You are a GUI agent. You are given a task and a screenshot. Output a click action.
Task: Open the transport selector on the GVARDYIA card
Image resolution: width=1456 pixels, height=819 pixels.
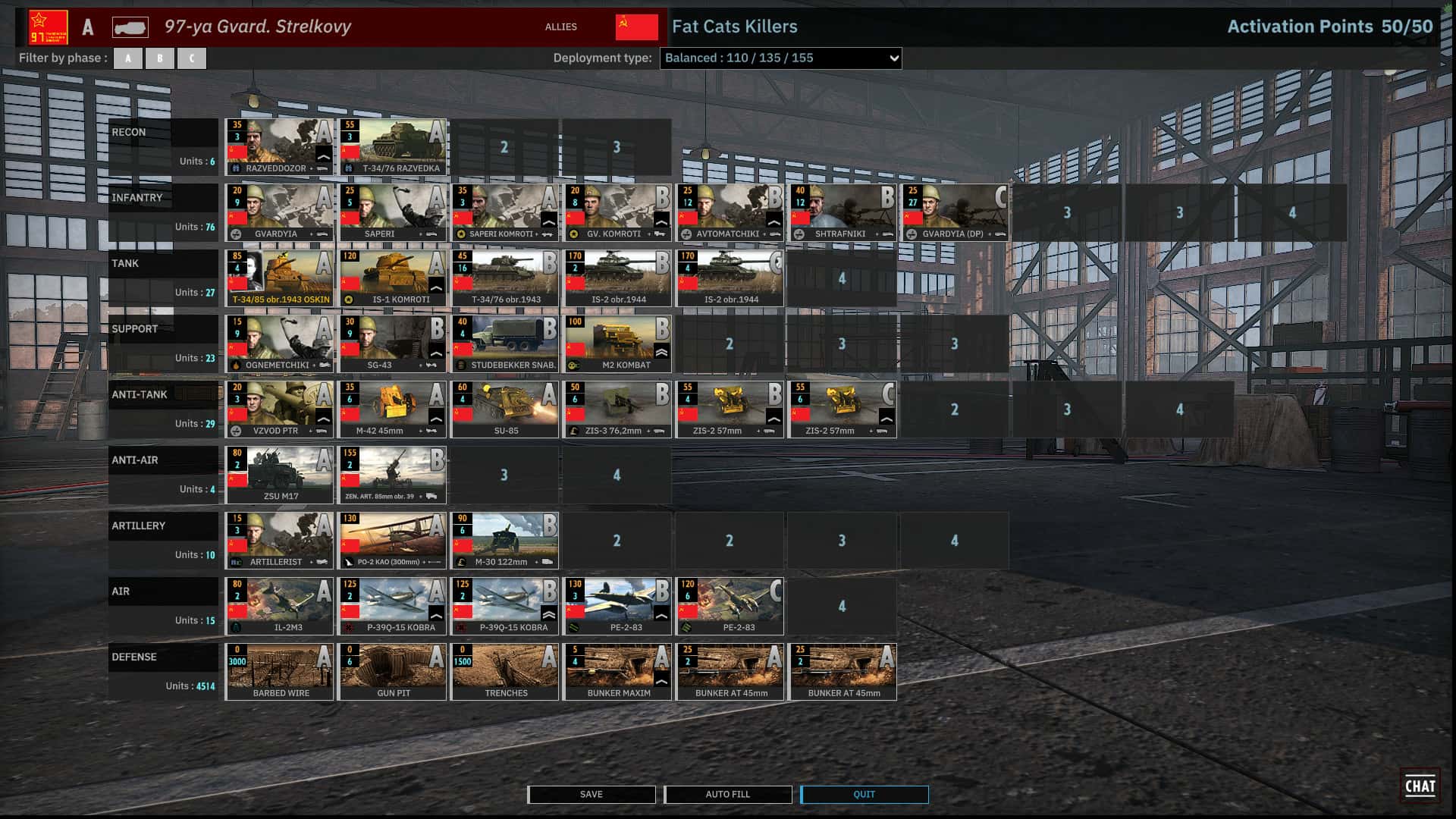coord(322,234)
